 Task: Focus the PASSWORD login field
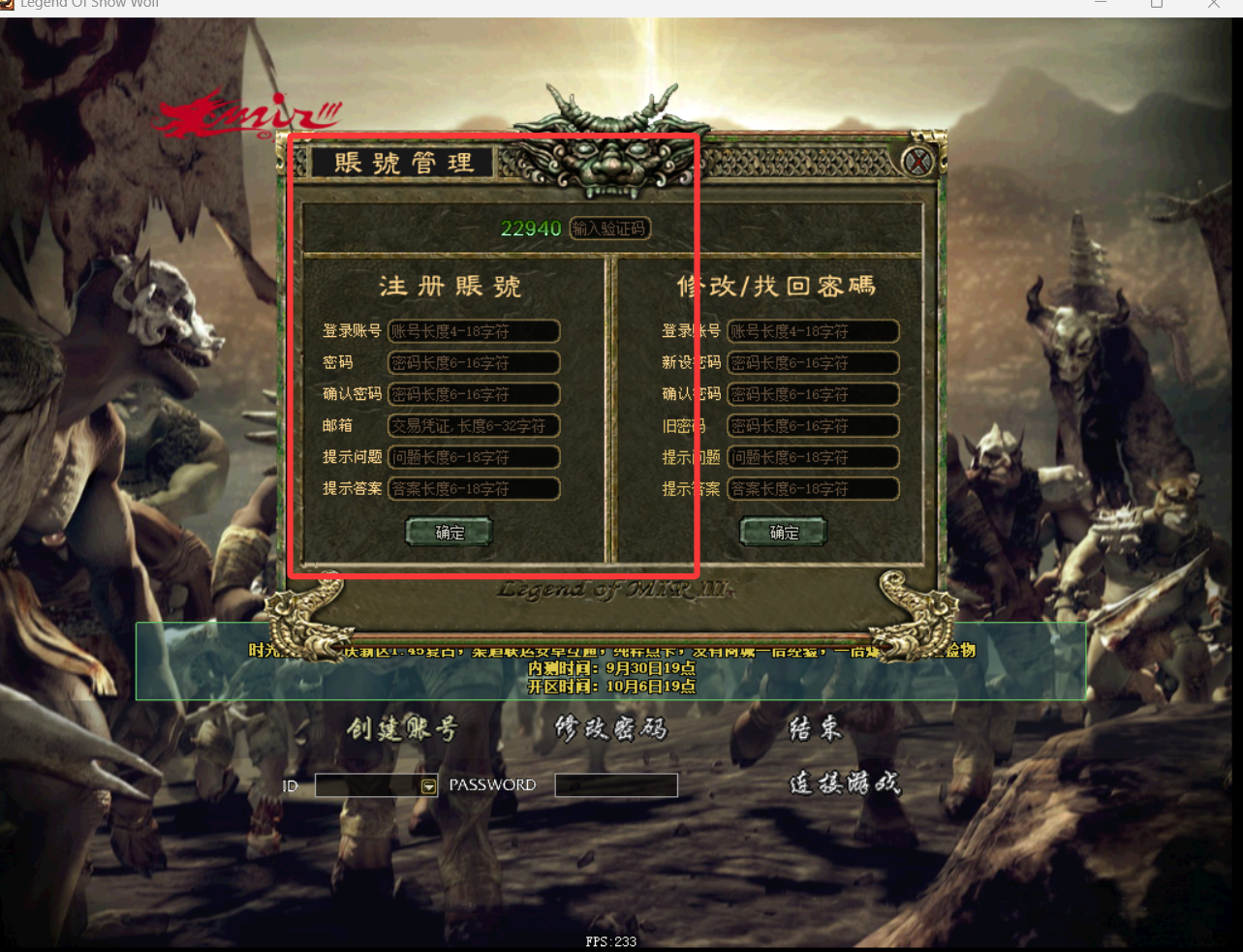click(616, 785)
